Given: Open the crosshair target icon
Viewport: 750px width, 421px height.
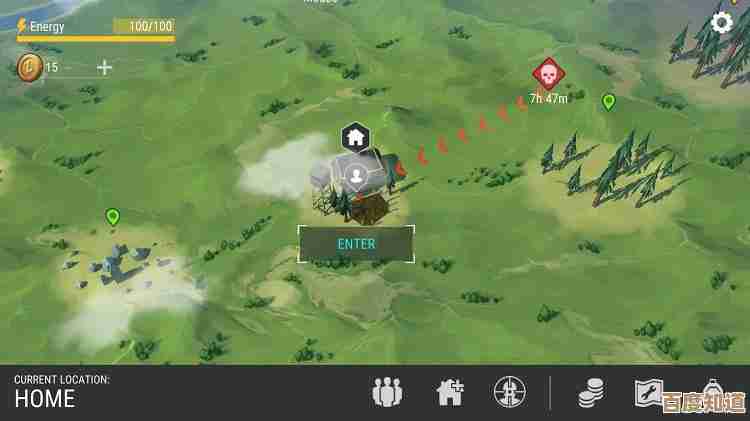Looking at the screenshot, I should (x=508, y=392).
